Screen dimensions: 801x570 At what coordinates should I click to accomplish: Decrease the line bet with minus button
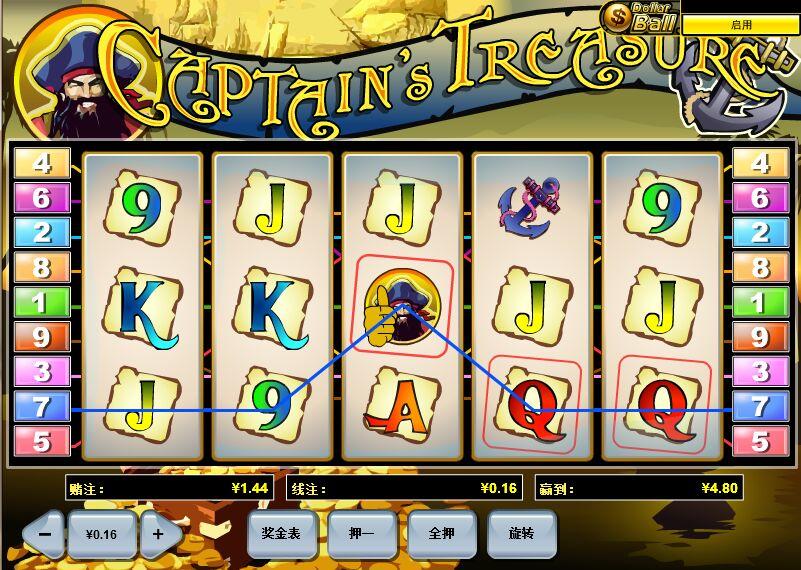44,534
